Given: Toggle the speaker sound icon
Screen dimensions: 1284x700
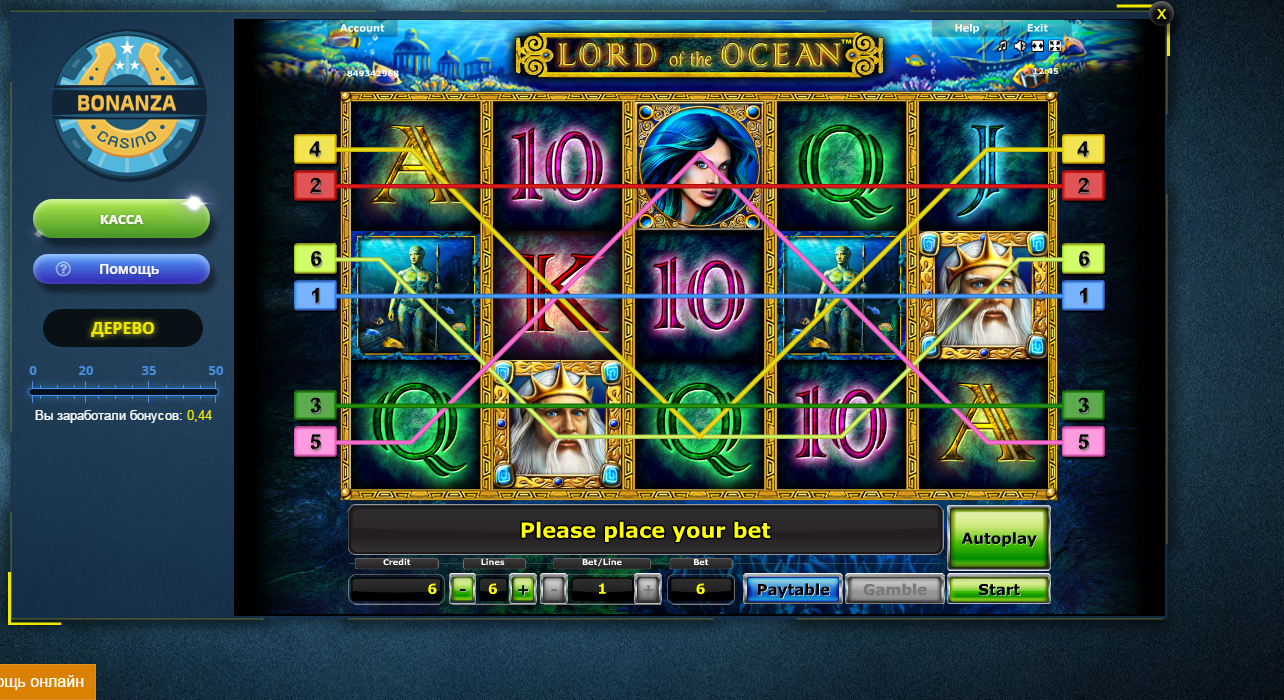Looking at the screenshot, I should coord(1020,46).
